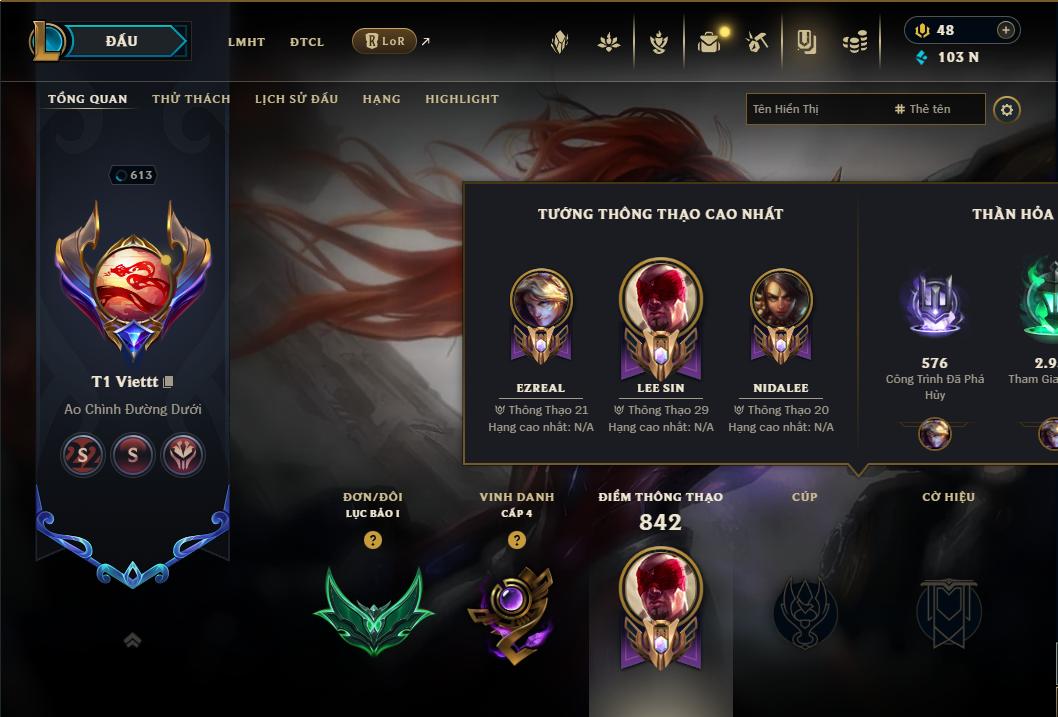Switch to the ĐTCL section
The width and height of the screenshot is (1058, 717).
coord(306,42)
